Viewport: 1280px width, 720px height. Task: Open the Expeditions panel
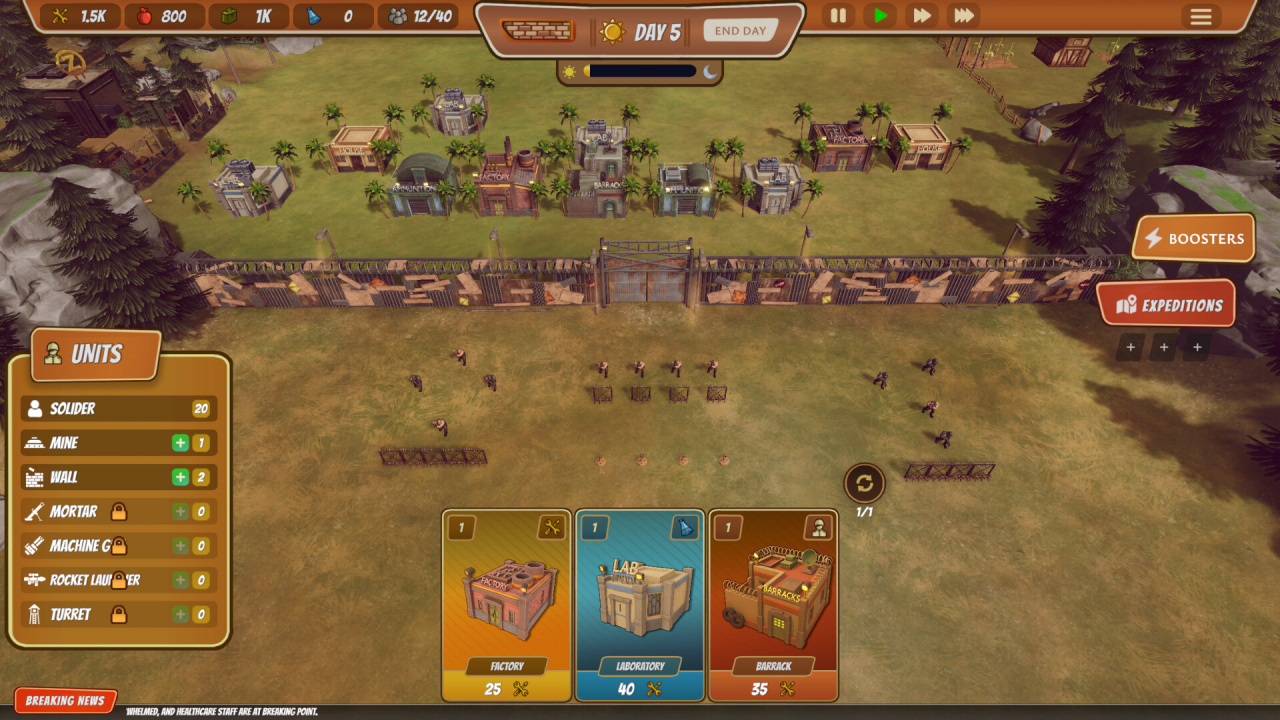(1167, 305)
